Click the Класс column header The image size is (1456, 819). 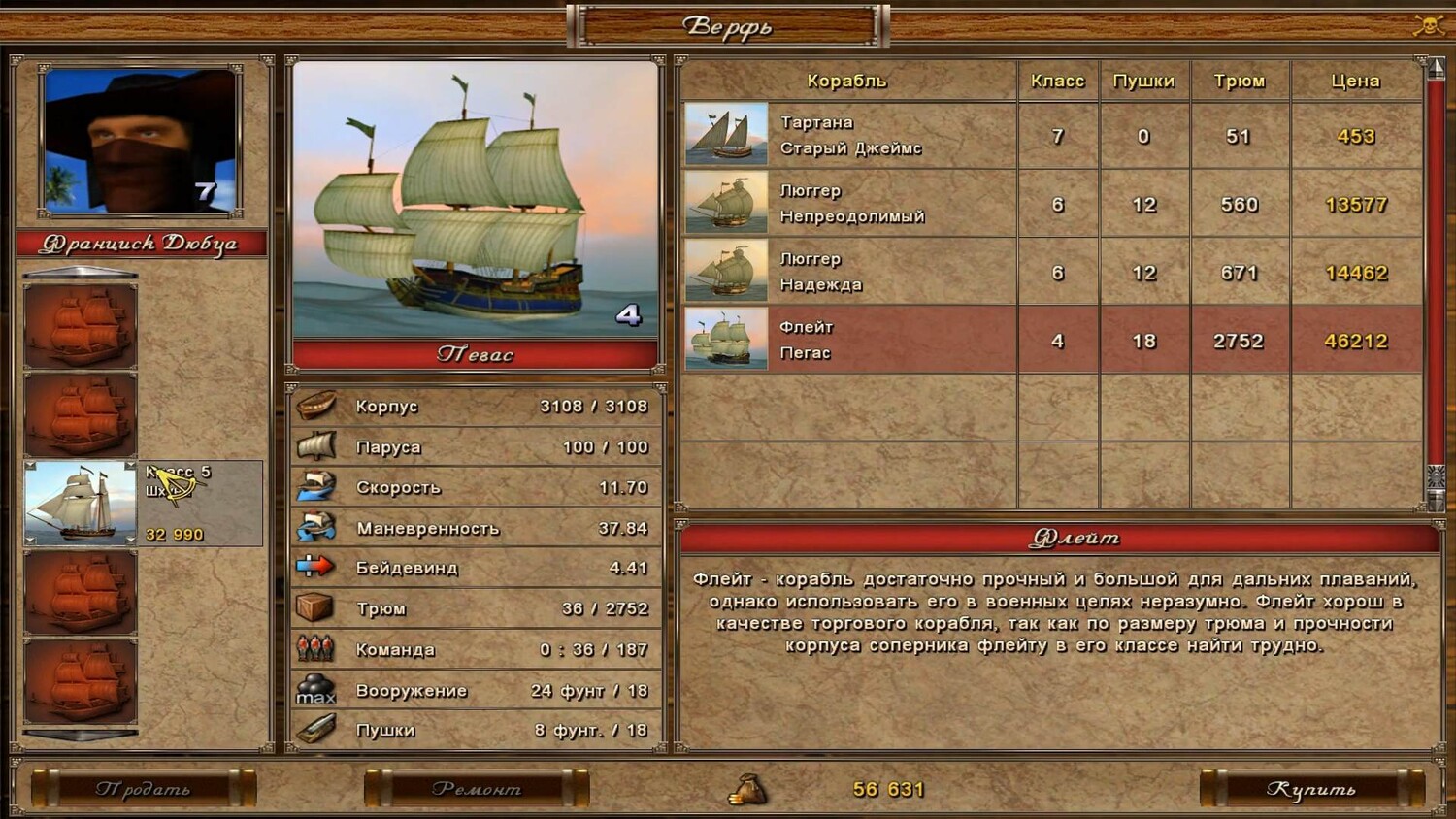coord(1057,81)
